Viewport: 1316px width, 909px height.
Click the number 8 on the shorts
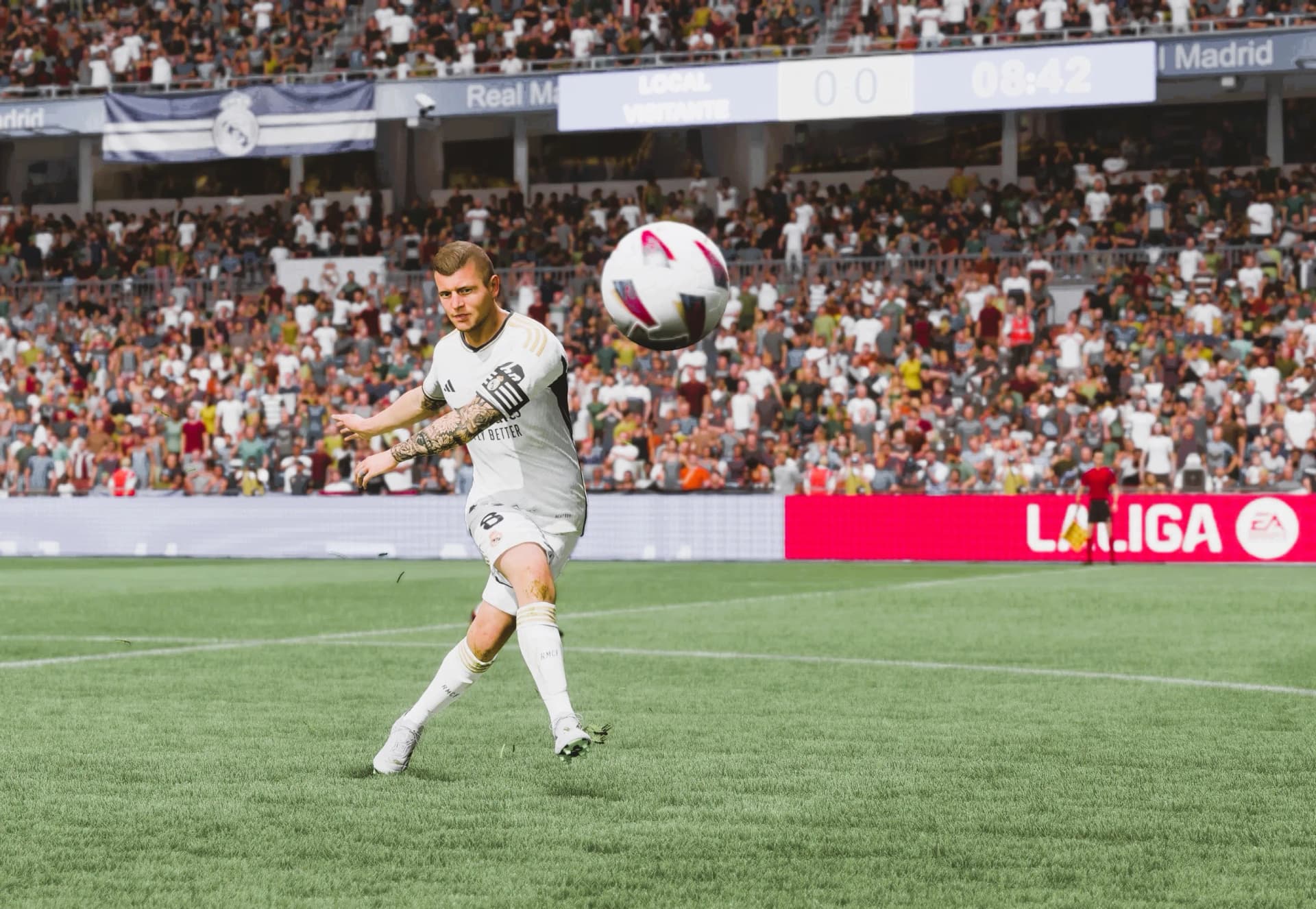pyautogui.click(x=491, y=518)
